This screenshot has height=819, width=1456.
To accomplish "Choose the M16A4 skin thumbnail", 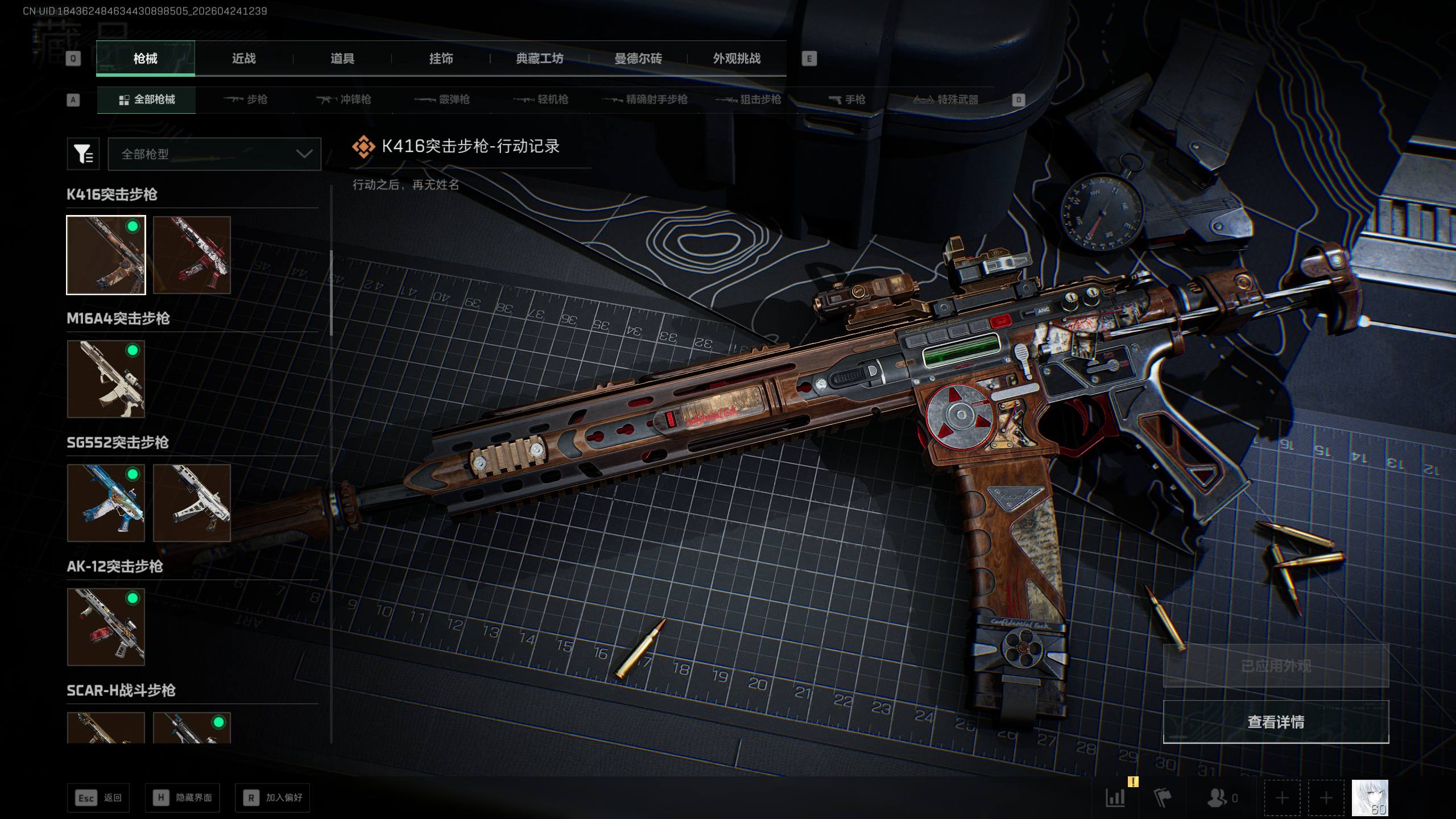I will tap(106, 379).
